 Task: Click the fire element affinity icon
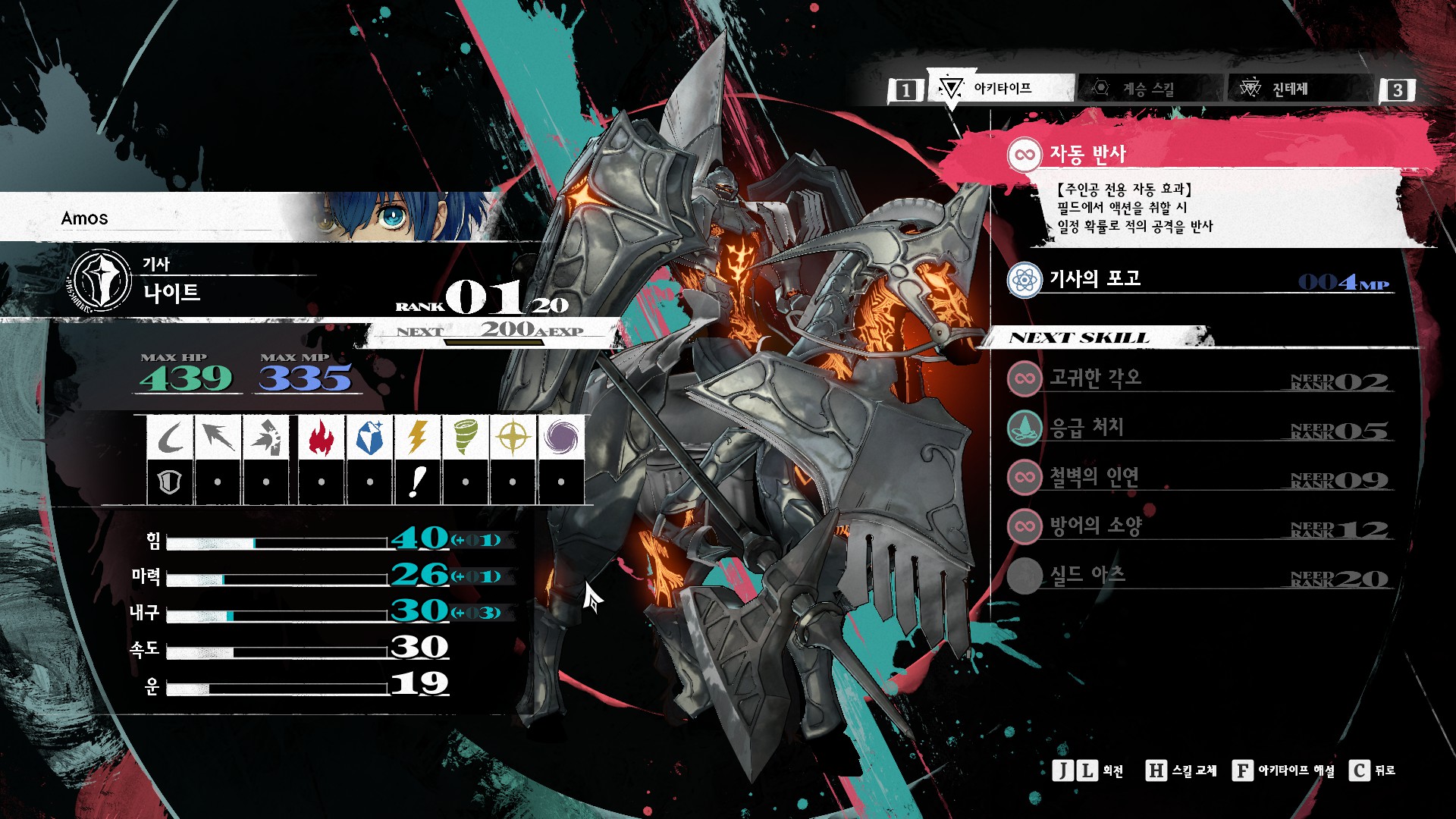tap(322, 438)
